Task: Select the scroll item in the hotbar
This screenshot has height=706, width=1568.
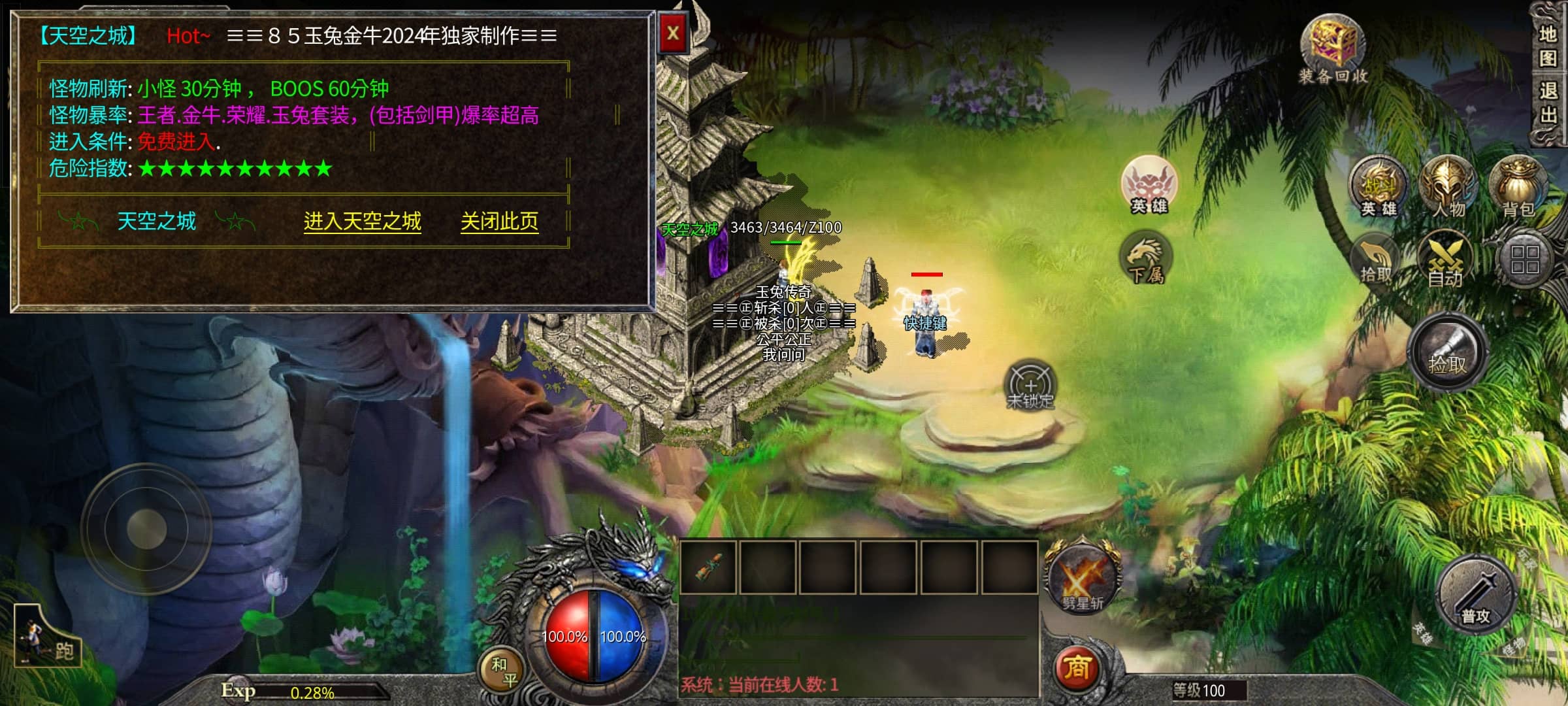Action: pos(708,567)
